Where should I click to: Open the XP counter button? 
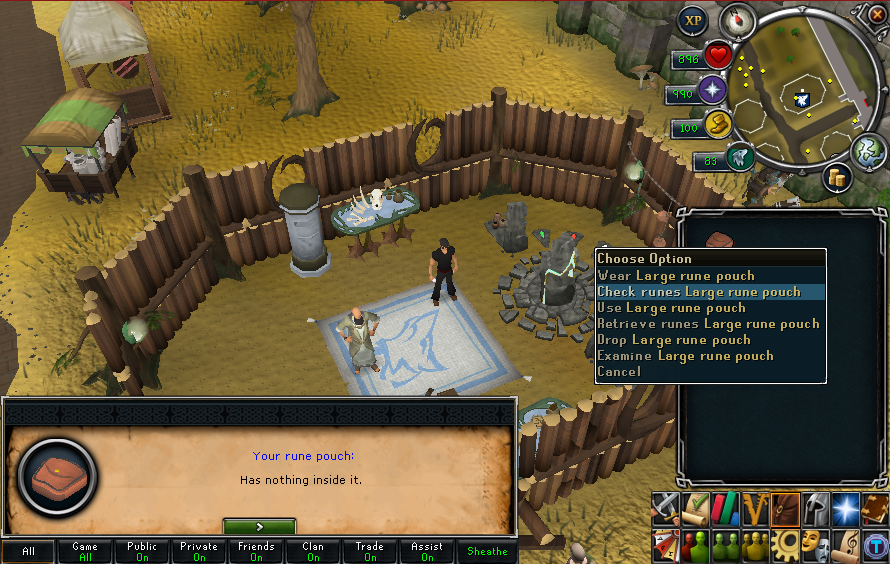[693, 20]
